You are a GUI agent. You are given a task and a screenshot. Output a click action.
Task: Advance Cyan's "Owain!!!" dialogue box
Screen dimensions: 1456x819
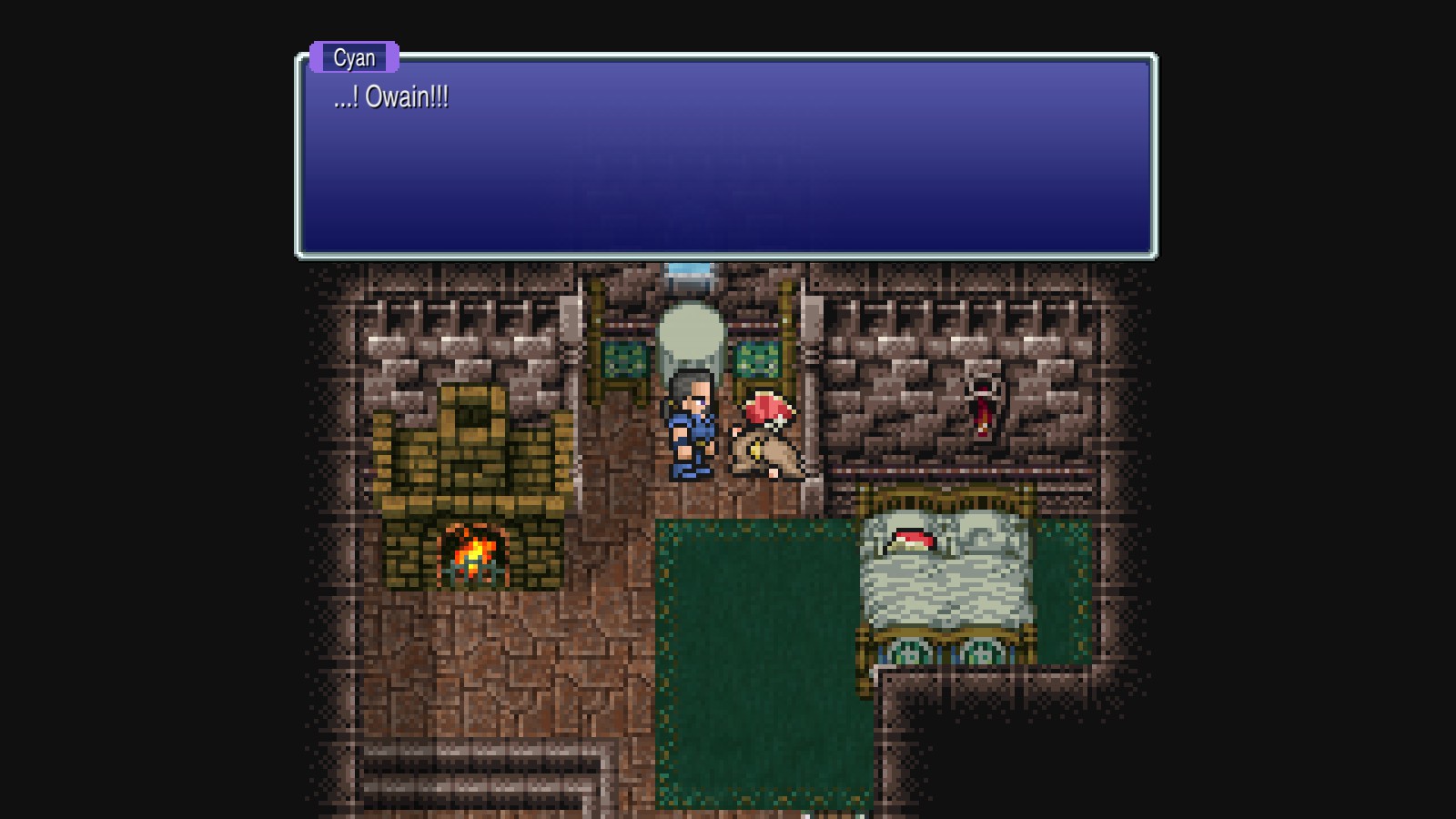coord(726,157)
